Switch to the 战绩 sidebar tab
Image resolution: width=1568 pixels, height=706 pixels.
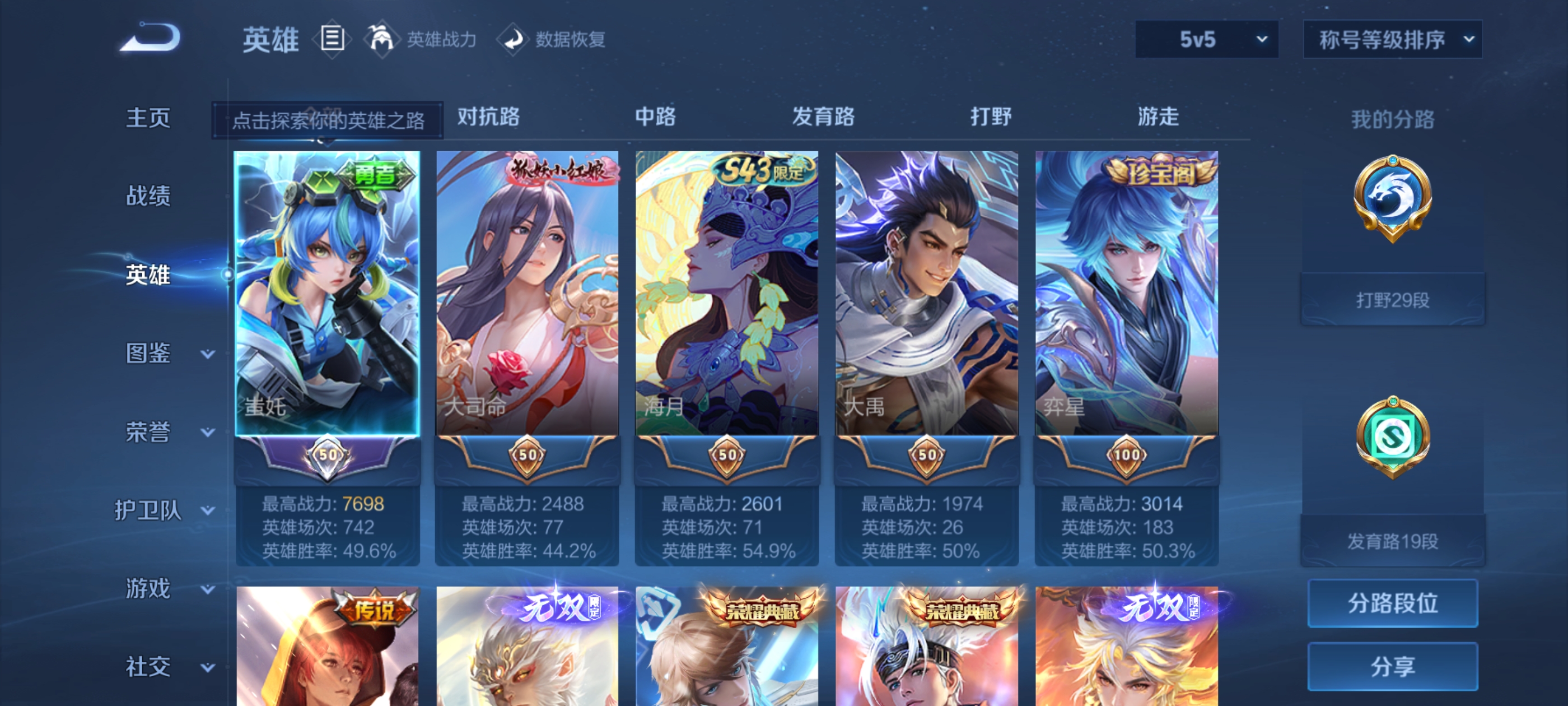[147, 196]
